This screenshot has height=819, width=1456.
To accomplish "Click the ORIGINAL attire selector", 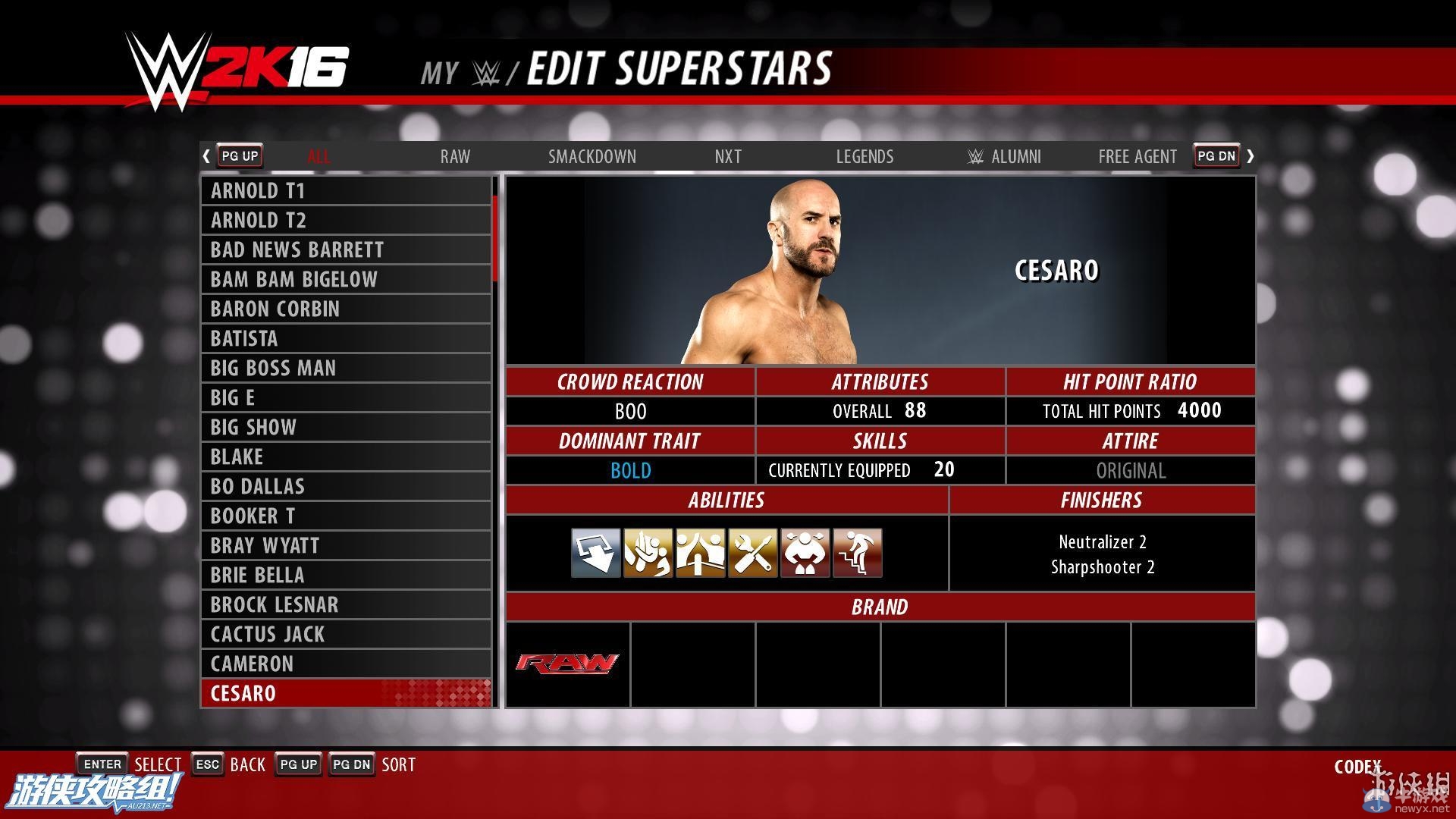I will [x=1130, y=470].
